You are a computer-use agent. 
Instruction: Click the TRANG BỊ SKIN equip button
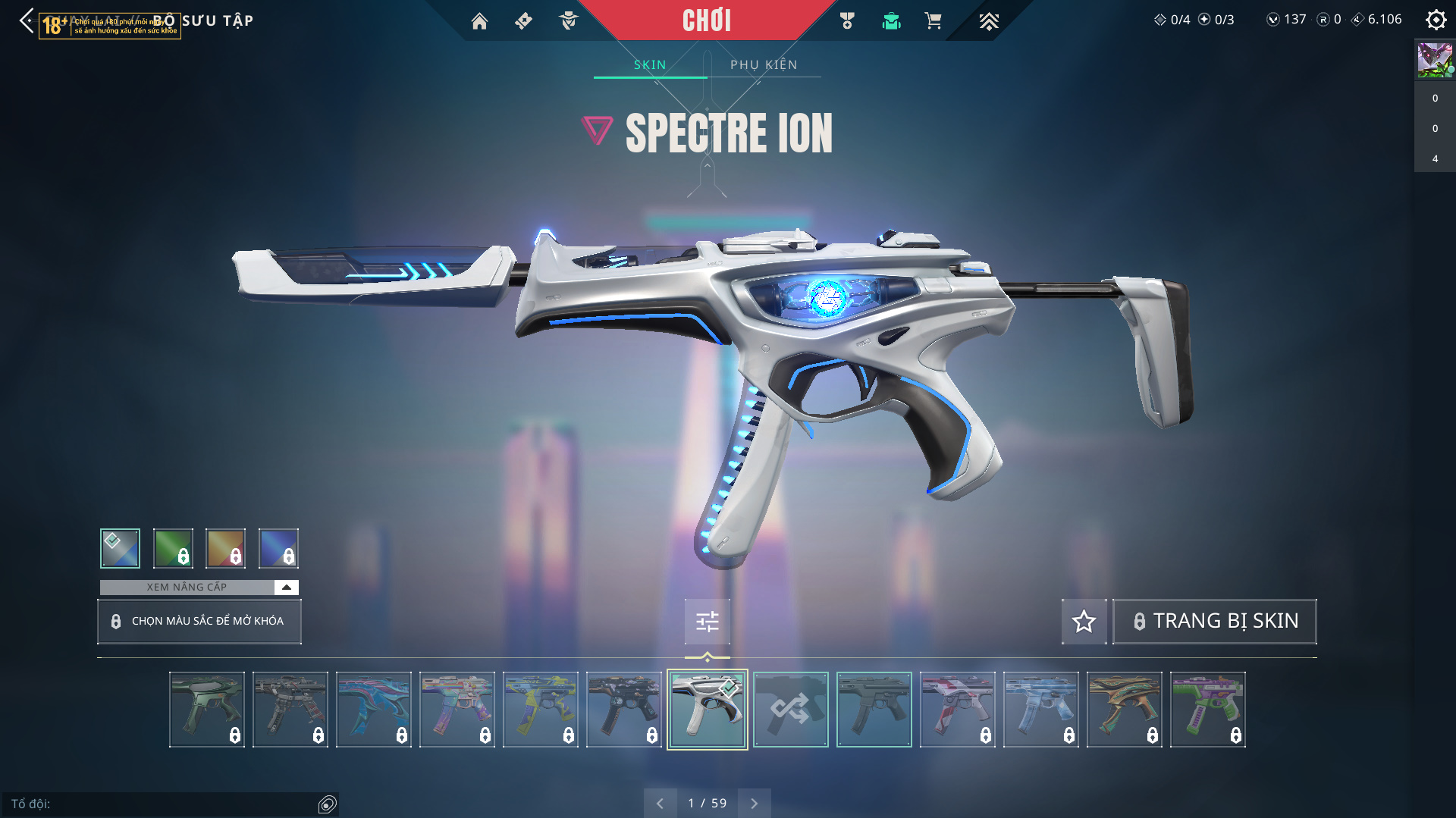1215,622
